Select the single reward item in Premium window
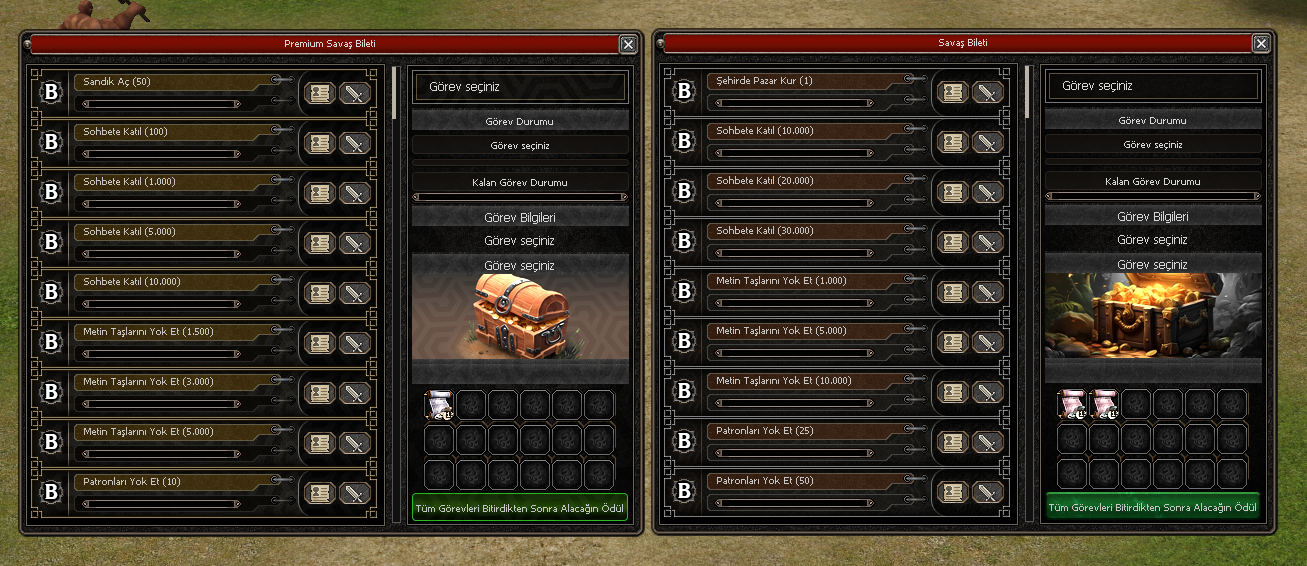This screenshot has width=1307, height=566. (x=440, y=404)
